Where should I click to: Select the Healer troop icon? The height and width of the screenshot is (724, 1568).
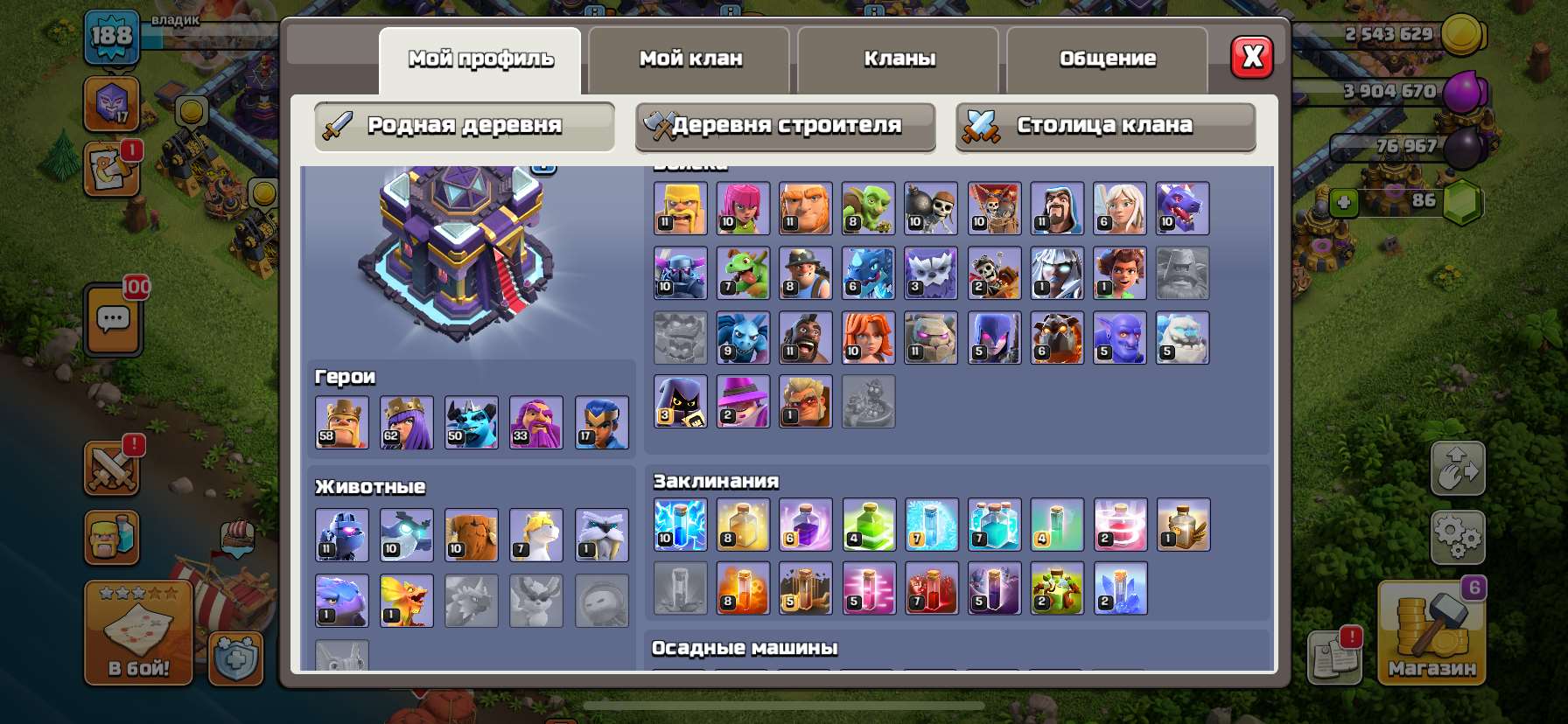click(x=1118, y=207)
